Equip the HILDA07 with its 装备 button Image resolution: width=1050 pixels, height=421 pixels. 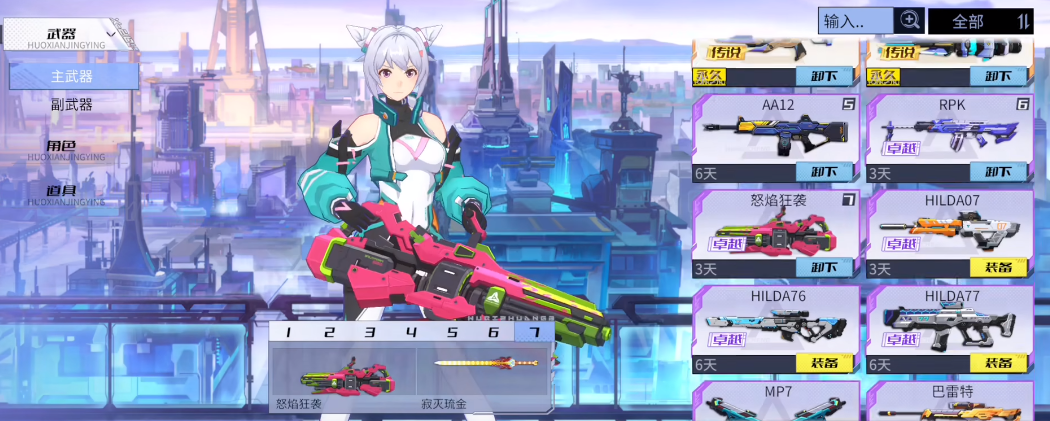(x=998, y=268)
